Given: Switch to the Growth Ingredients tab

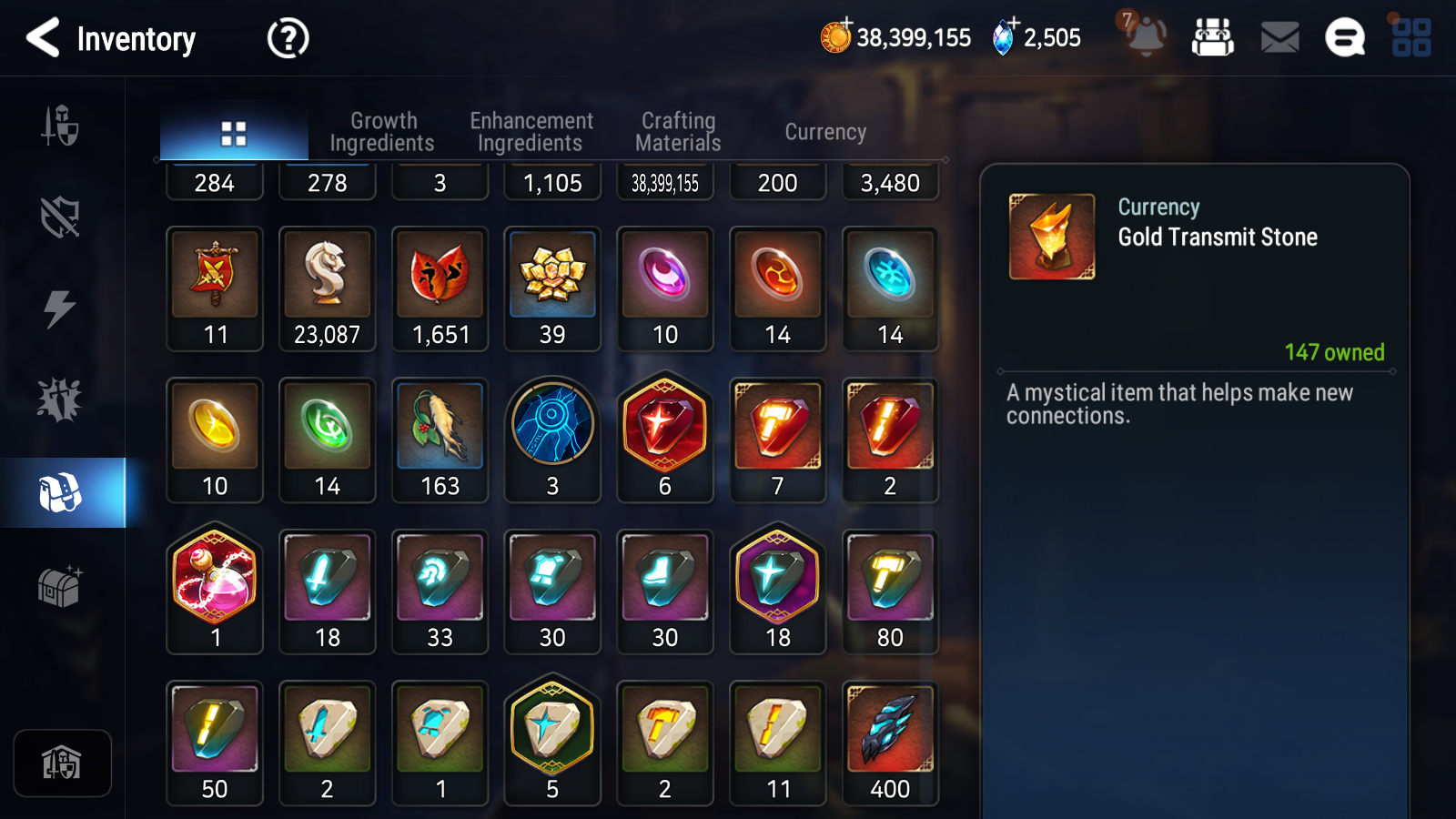Looking at the screenshot, I should point(382,132).
